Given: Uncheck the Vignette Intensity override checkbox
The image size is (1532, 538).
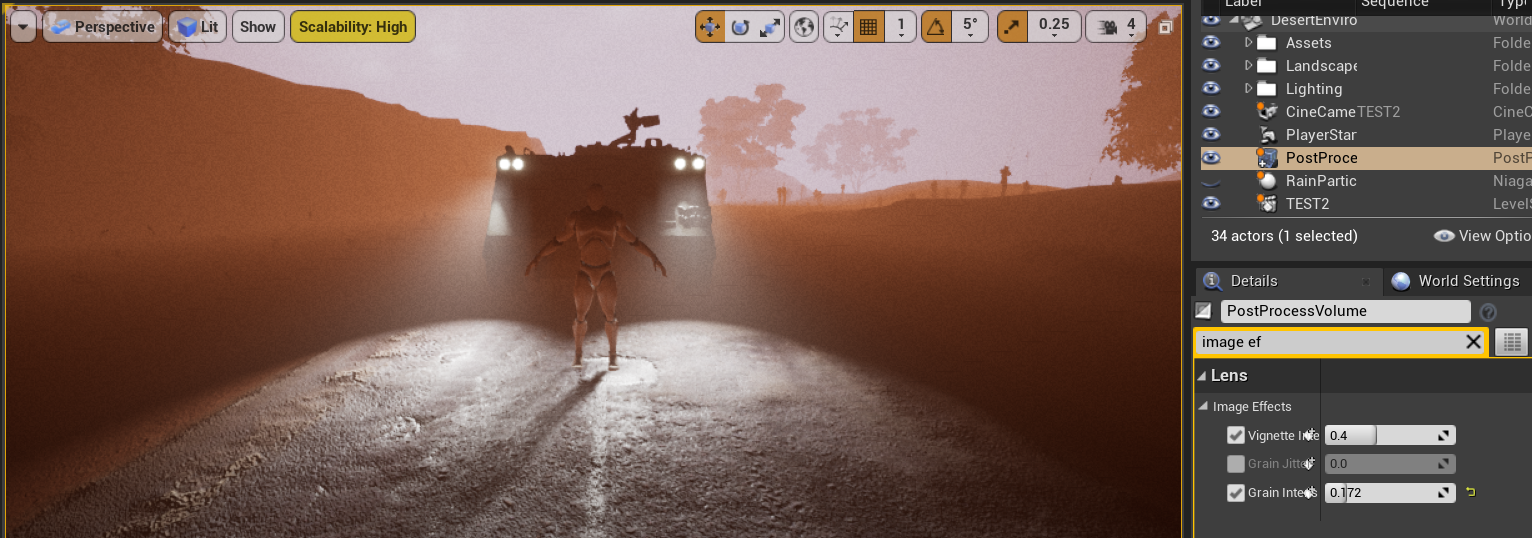Looking at the screenshot, I should pos(1236,435).
